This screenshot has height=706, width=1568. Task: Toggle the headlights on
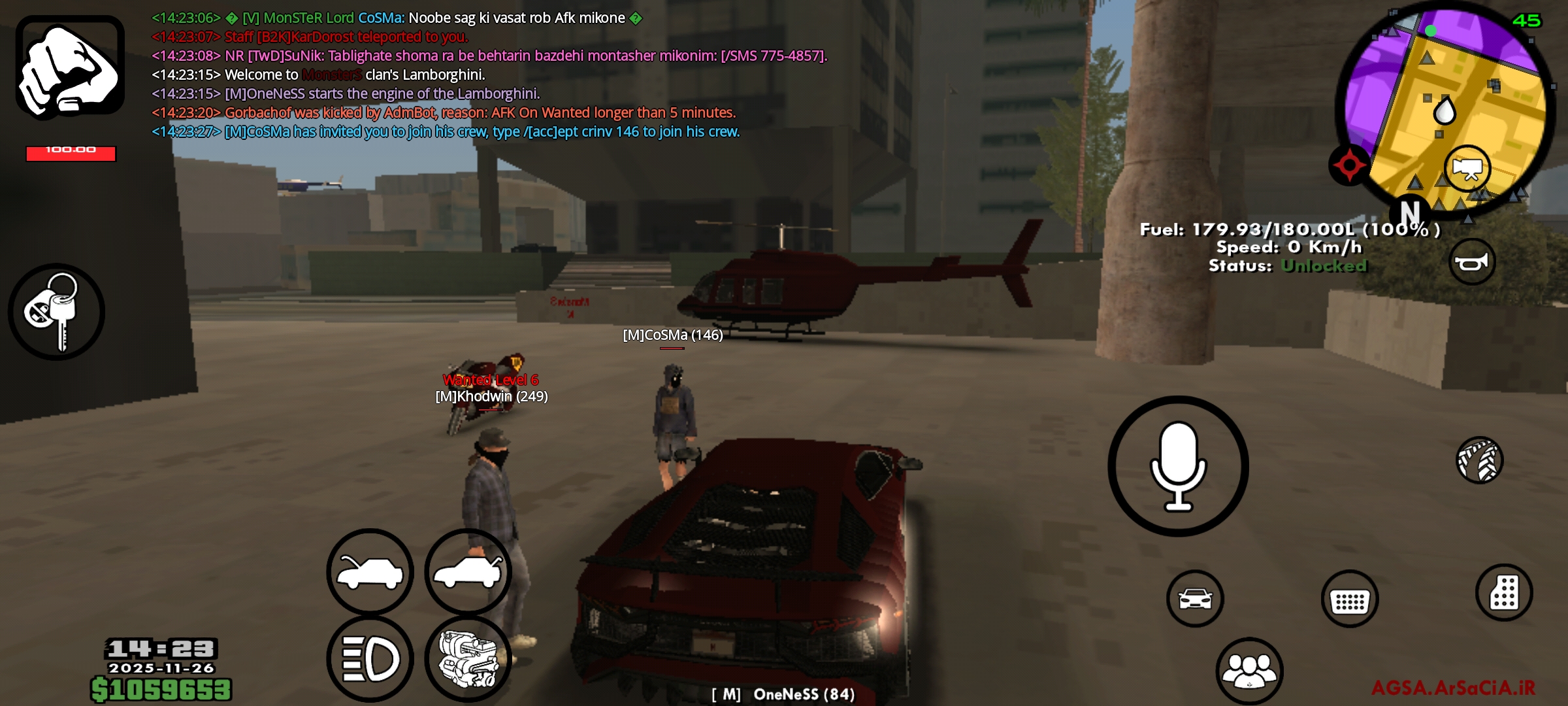tap(369, 660)
